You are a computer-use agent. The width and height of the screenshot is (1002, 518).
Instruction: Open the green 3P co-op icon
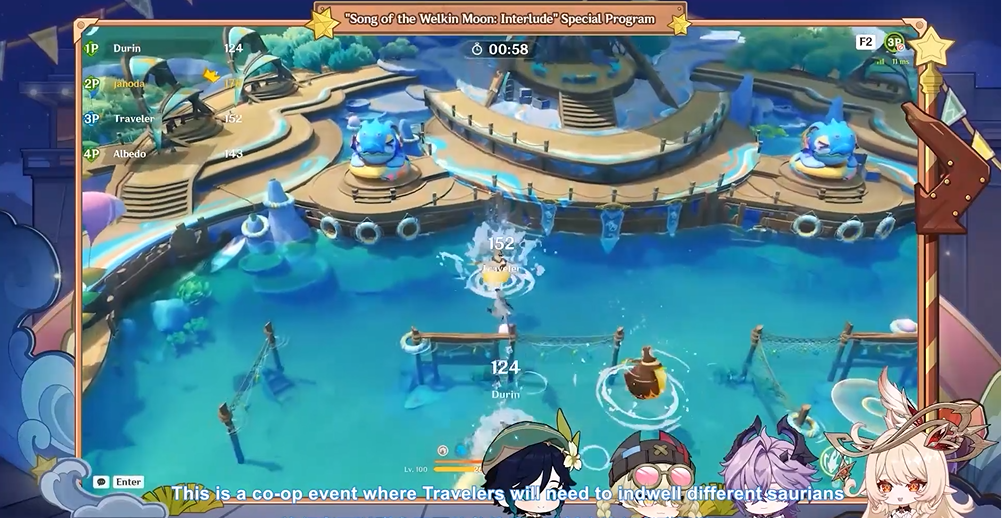894,43
